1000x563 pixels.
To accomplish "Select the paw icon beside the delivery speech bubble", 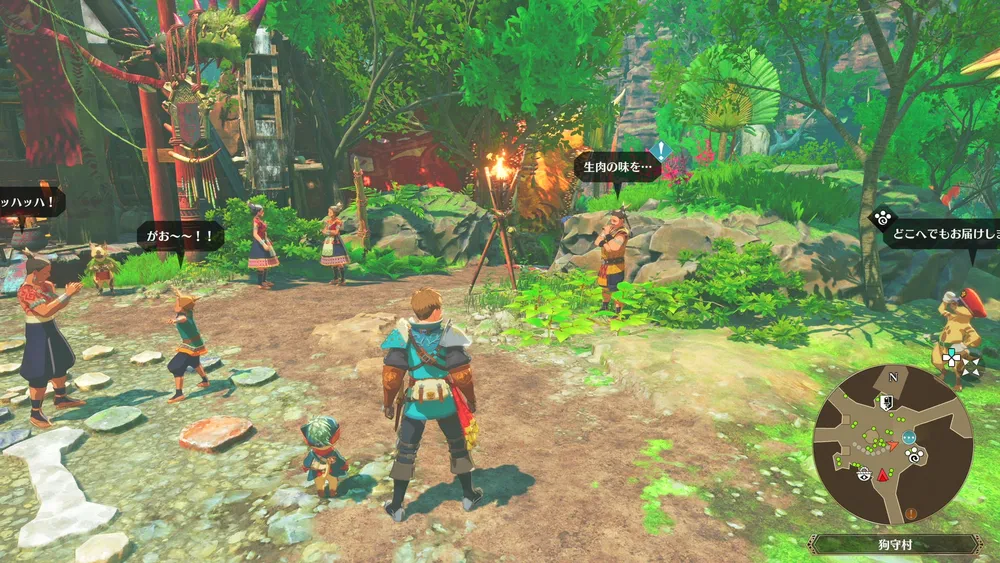I will point(881,217).
